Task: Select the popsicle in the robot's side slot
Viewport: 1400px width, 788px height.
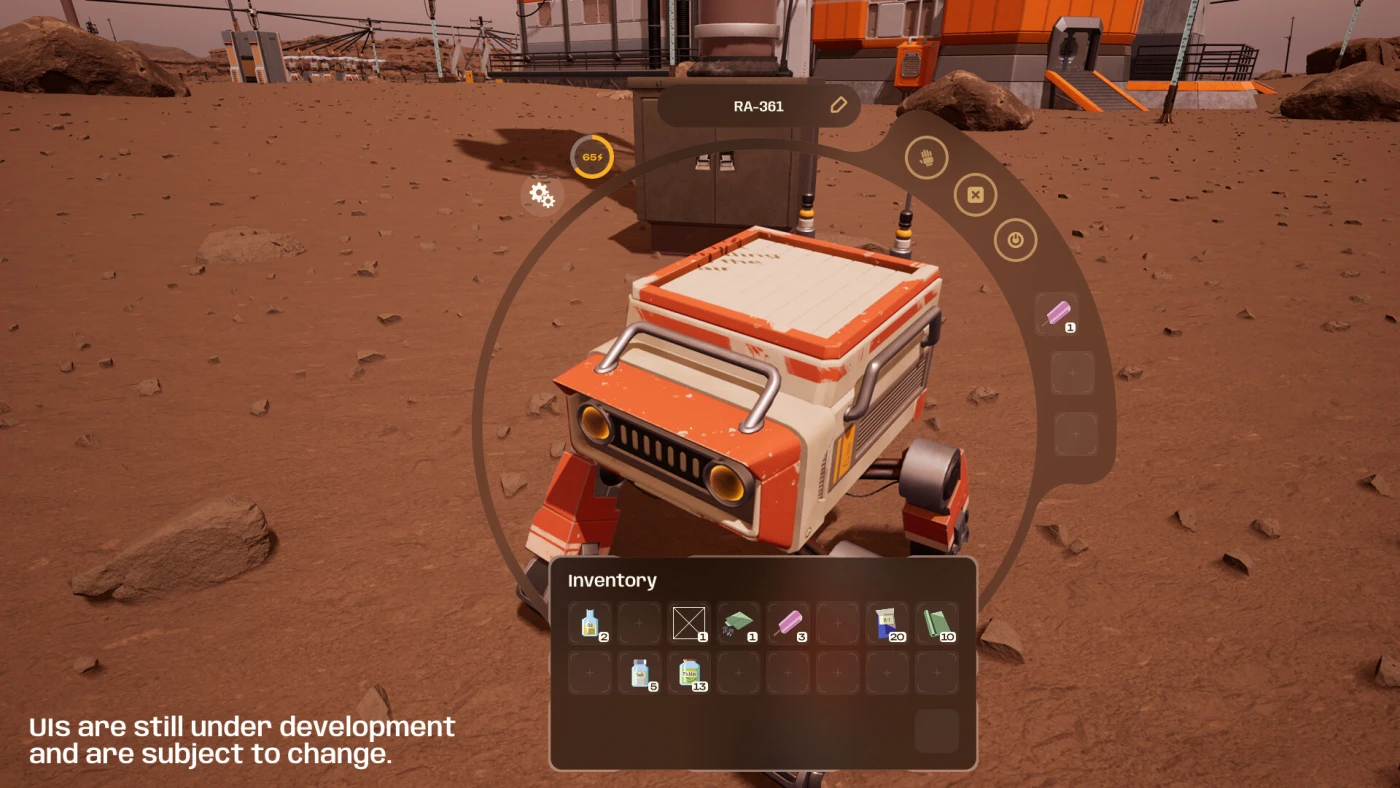Action: (x=1057, y=314)
